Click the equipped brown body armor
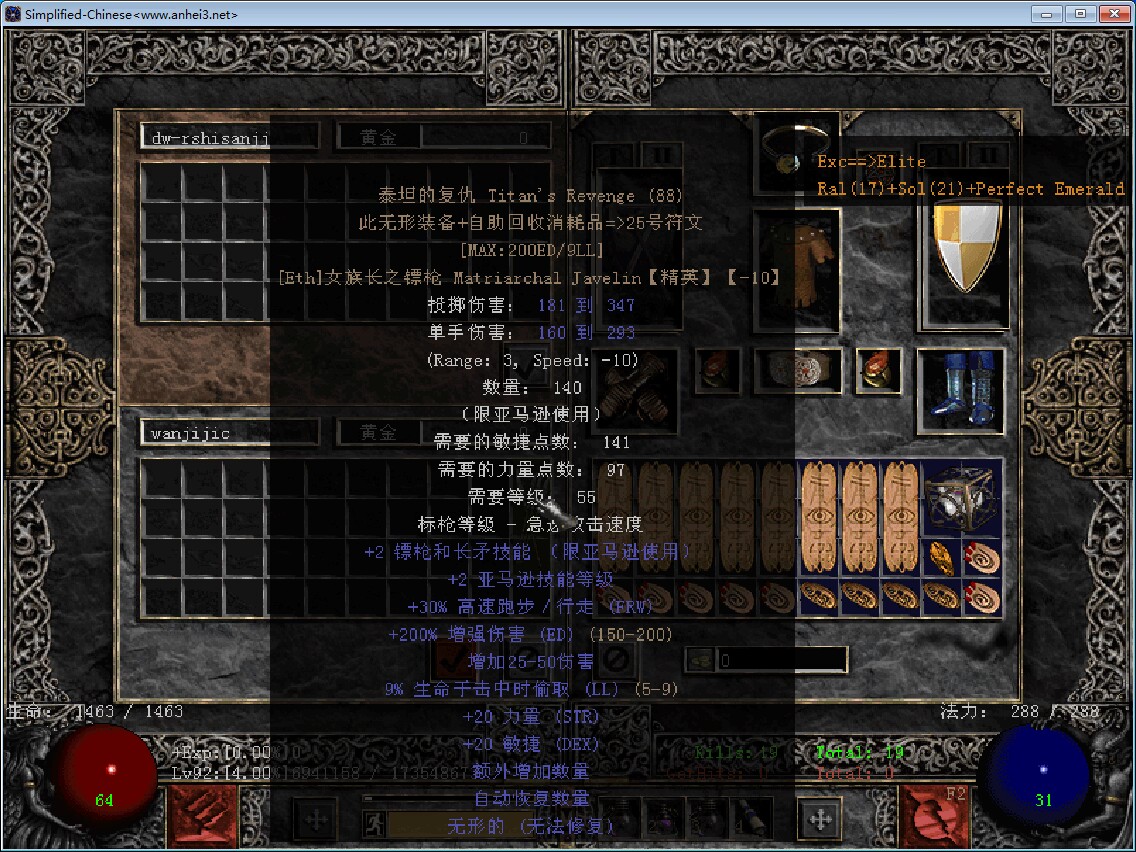This screenshot has height=852, width=1136. (x=797, y=267)
